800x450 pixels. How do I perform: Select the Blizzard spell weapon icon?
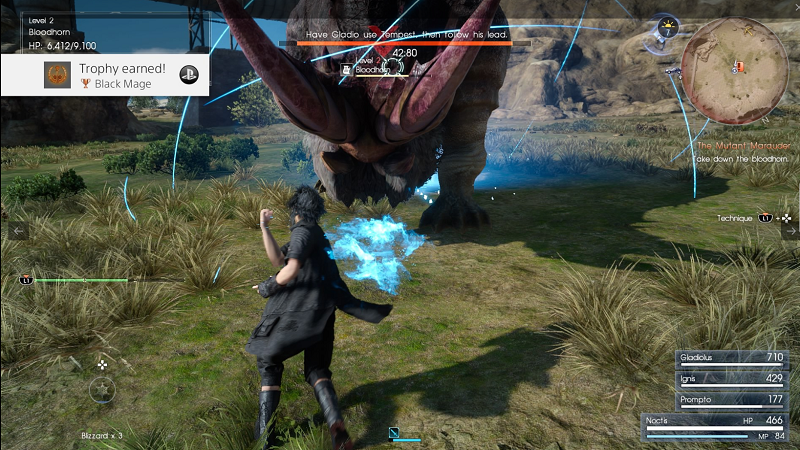(x=103, y=389)
